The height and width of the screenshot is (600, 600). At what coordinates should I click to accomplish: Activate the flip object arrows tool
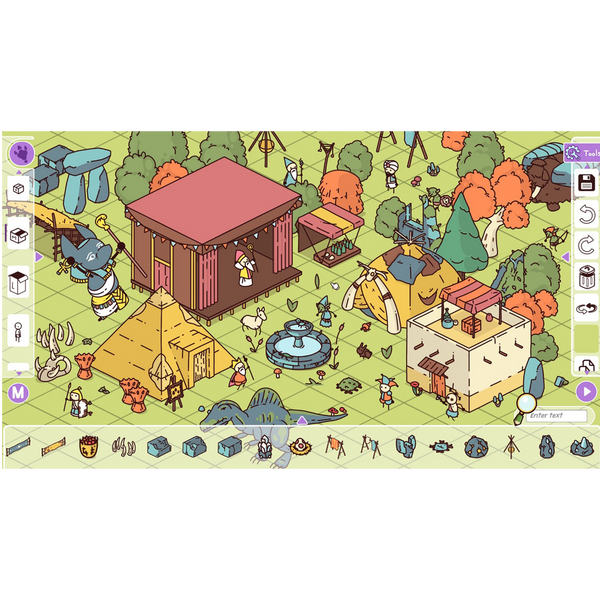[587, 308]
